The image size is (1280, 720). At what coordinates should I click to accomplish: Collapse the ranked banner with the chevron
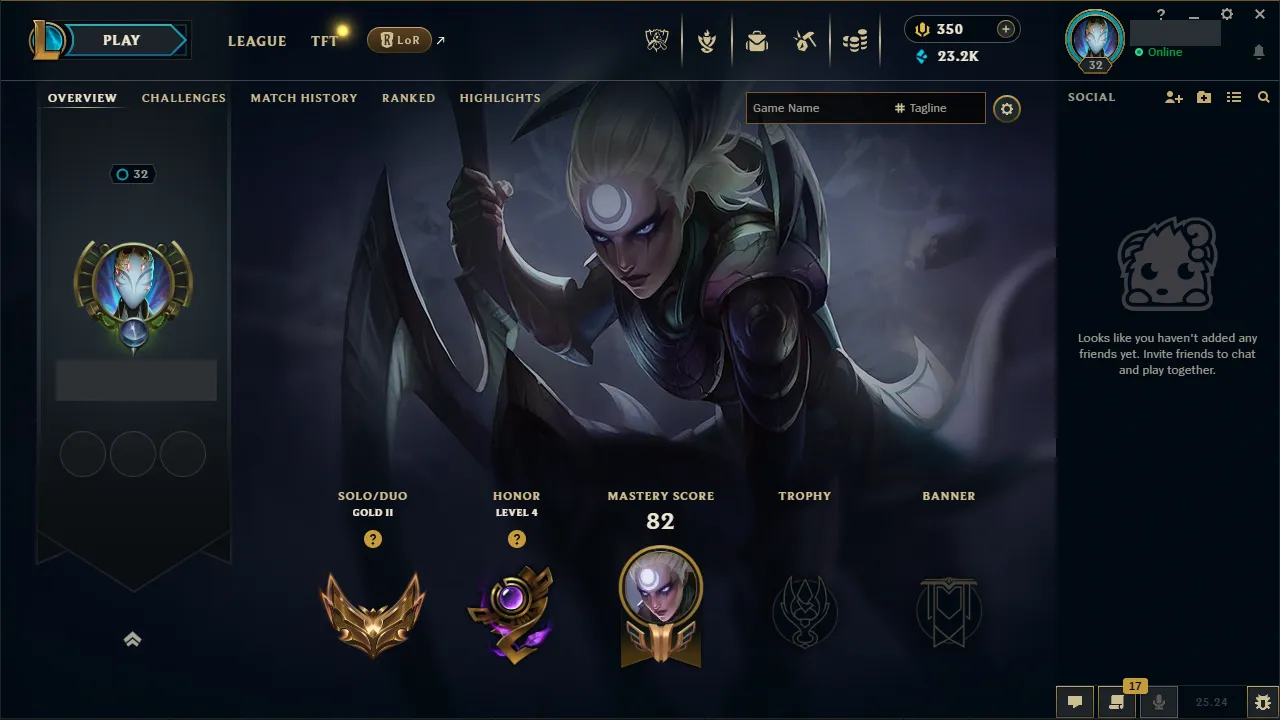coord(133,639)
